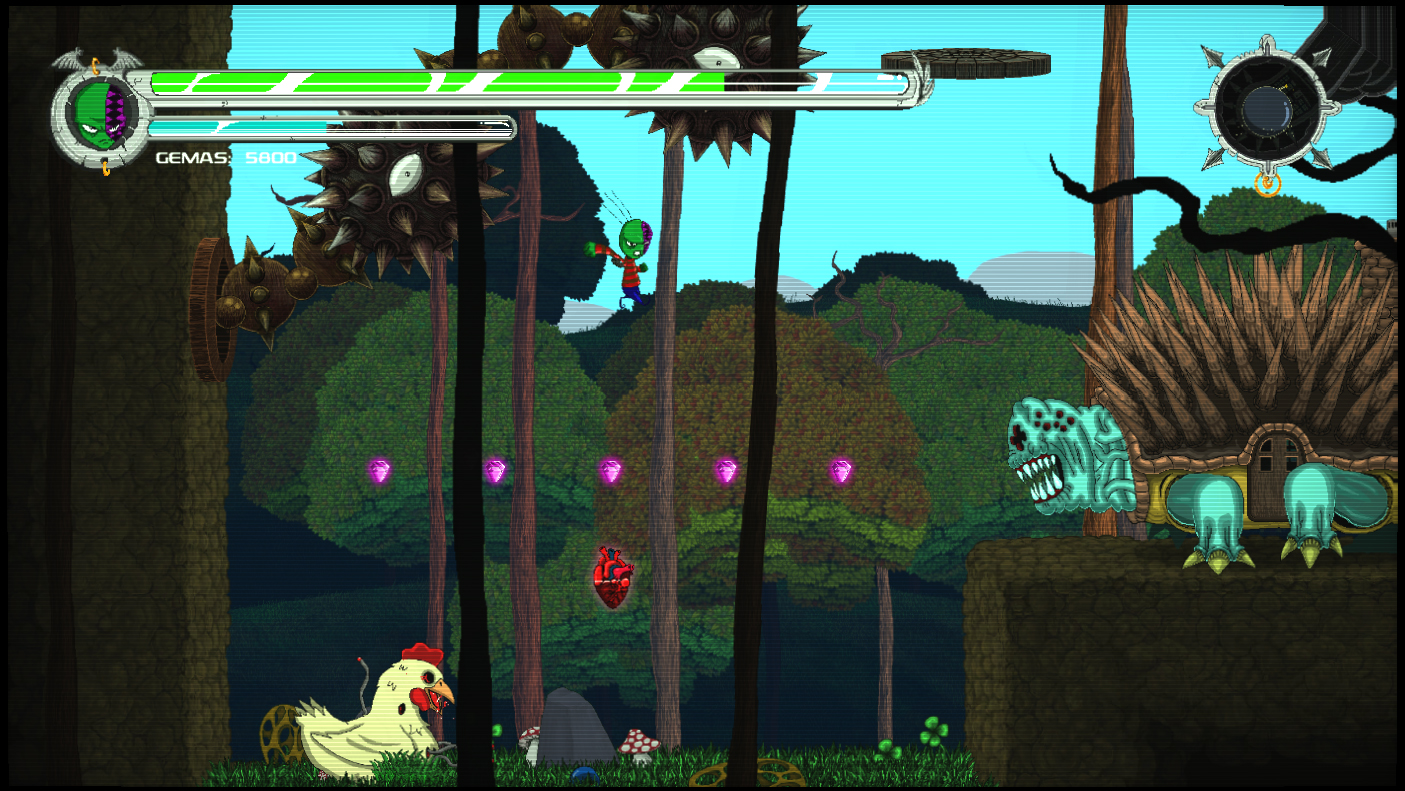Click the rightmost pink gem in the row
Viewport: 1405px width, 791px height.
(x=841, y=471)
